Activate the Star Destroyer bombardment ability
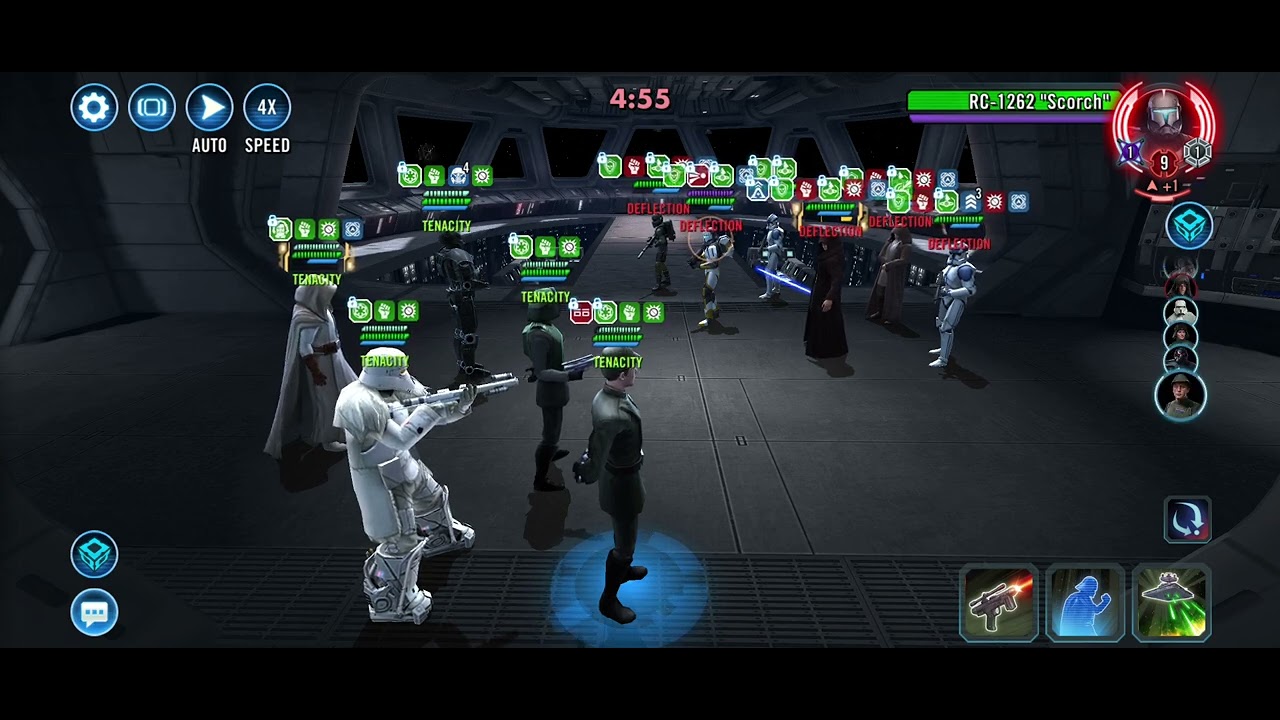This screenshot has width=1280, height=720. (x=1171, y=602)
